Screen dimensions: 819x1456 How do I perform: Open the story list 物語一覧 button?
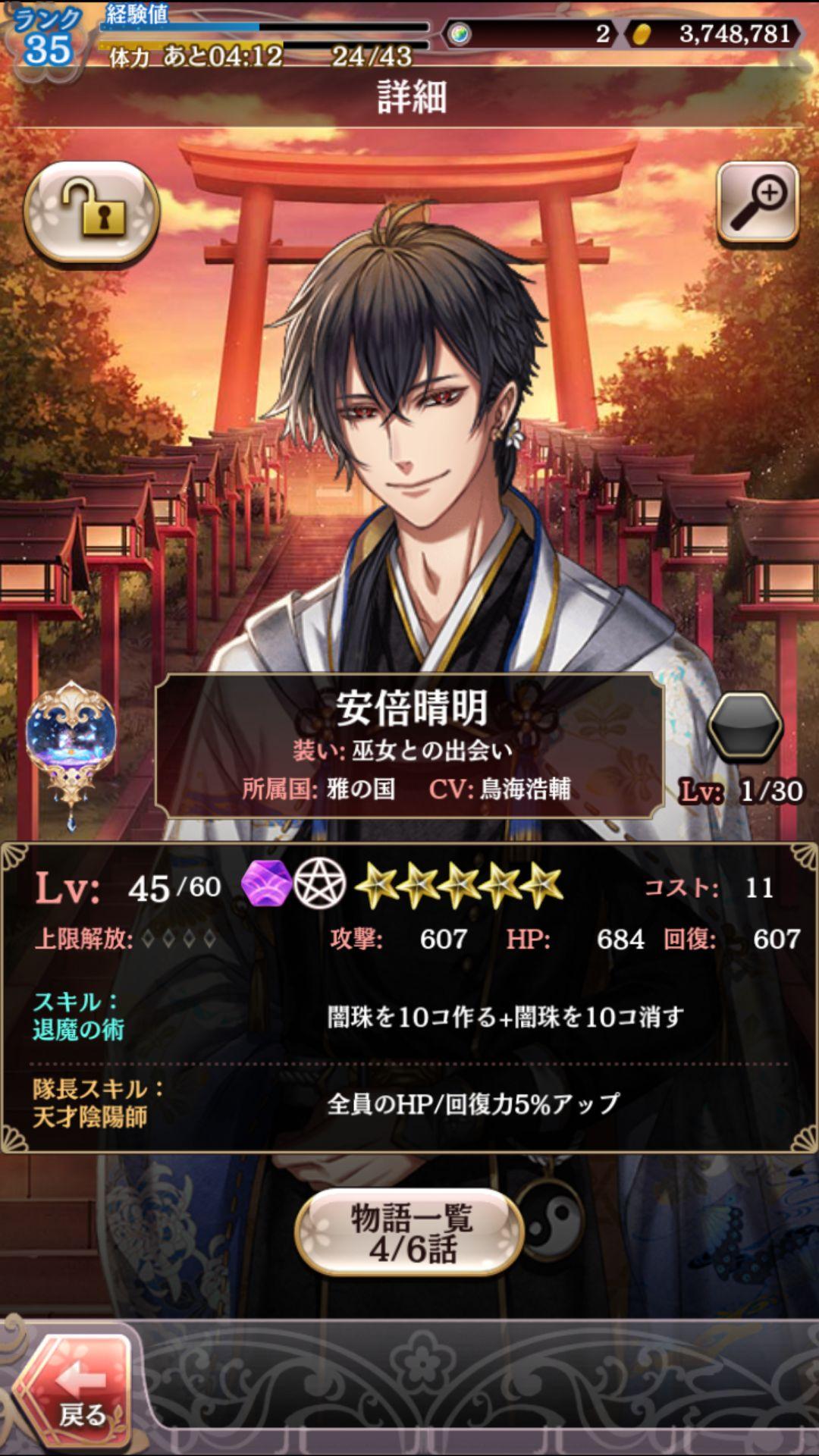point(410,1232)
